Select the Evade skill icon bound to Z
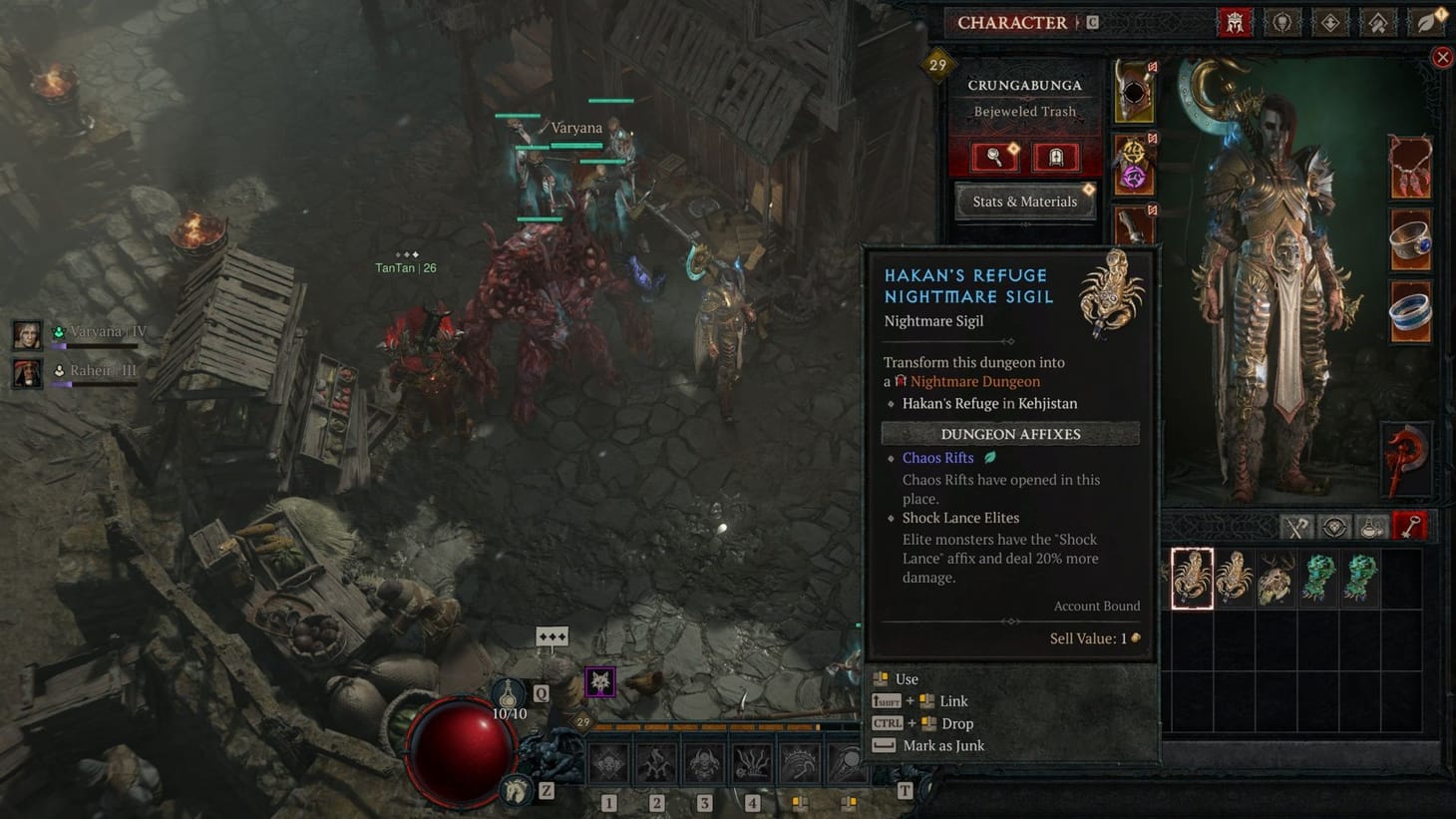Viewport: 1456px width, 819px height. tap(515, 788)
